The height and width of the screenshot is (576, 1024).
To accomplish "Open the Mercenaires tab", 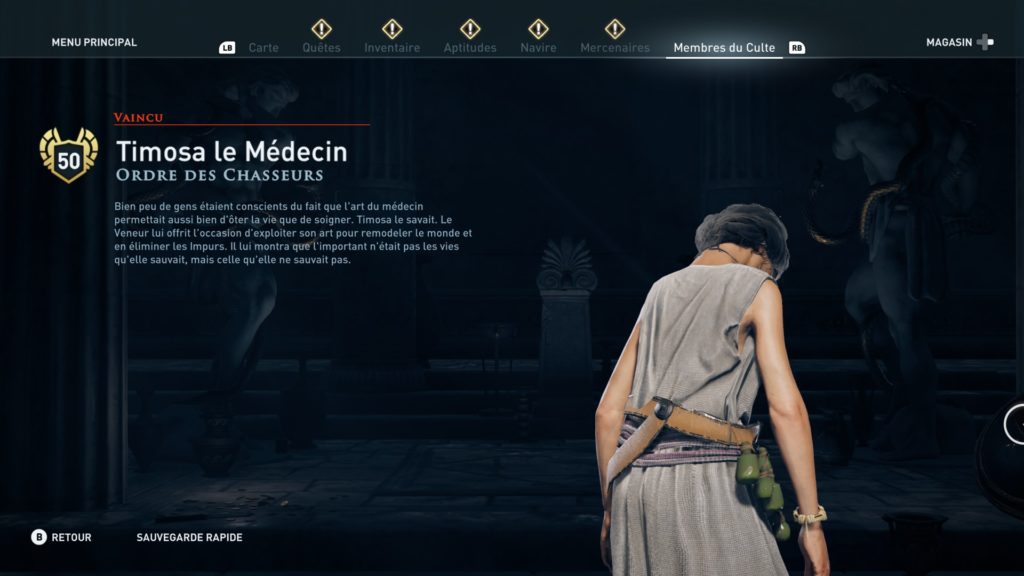I will pyautogui.click(x=614, y=48).
